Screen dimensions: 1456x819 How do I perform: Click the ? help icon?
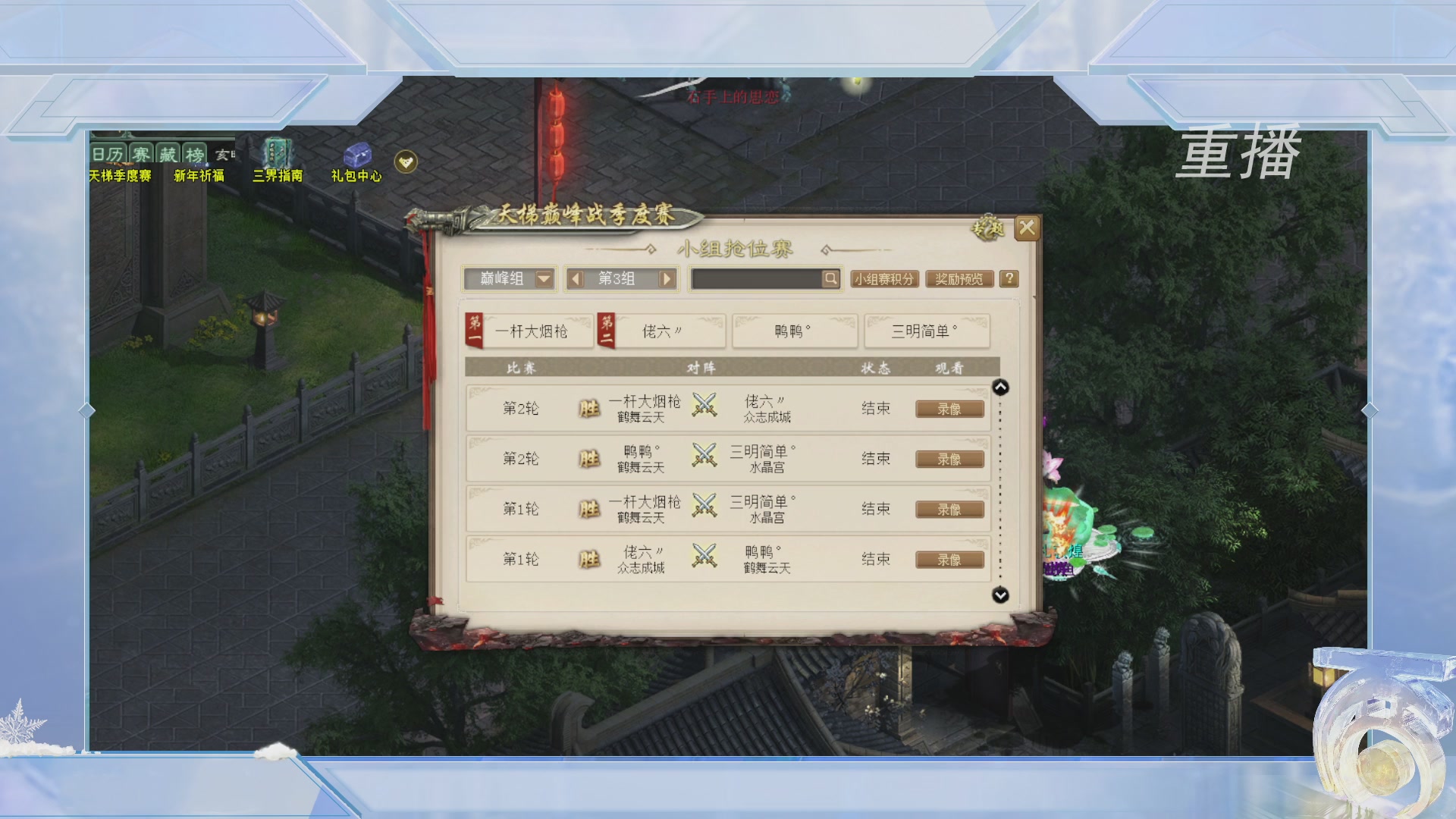coord(1007,279)
